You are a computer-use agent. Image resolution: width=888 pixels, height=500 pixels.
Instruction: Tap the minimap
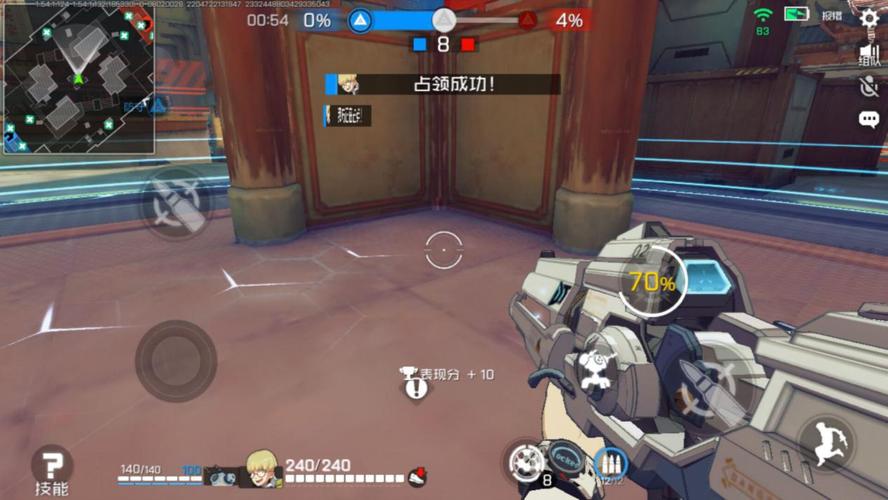tap(78, 77)
